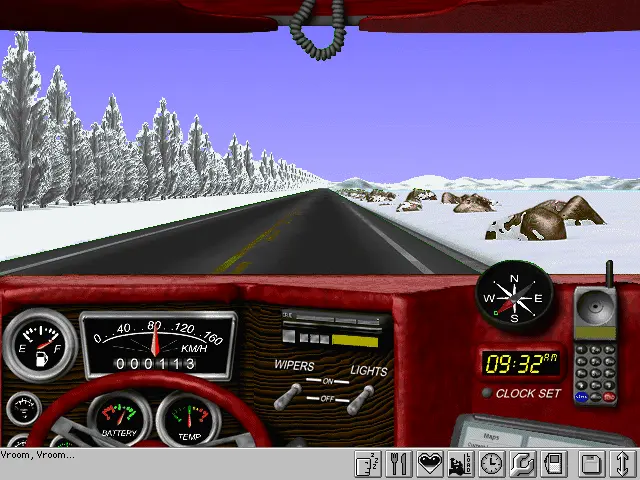The width and height of the screenshot is (640, 480).
Task: Select the fuel pump icon in toolbar
Action: pos(553,464)
